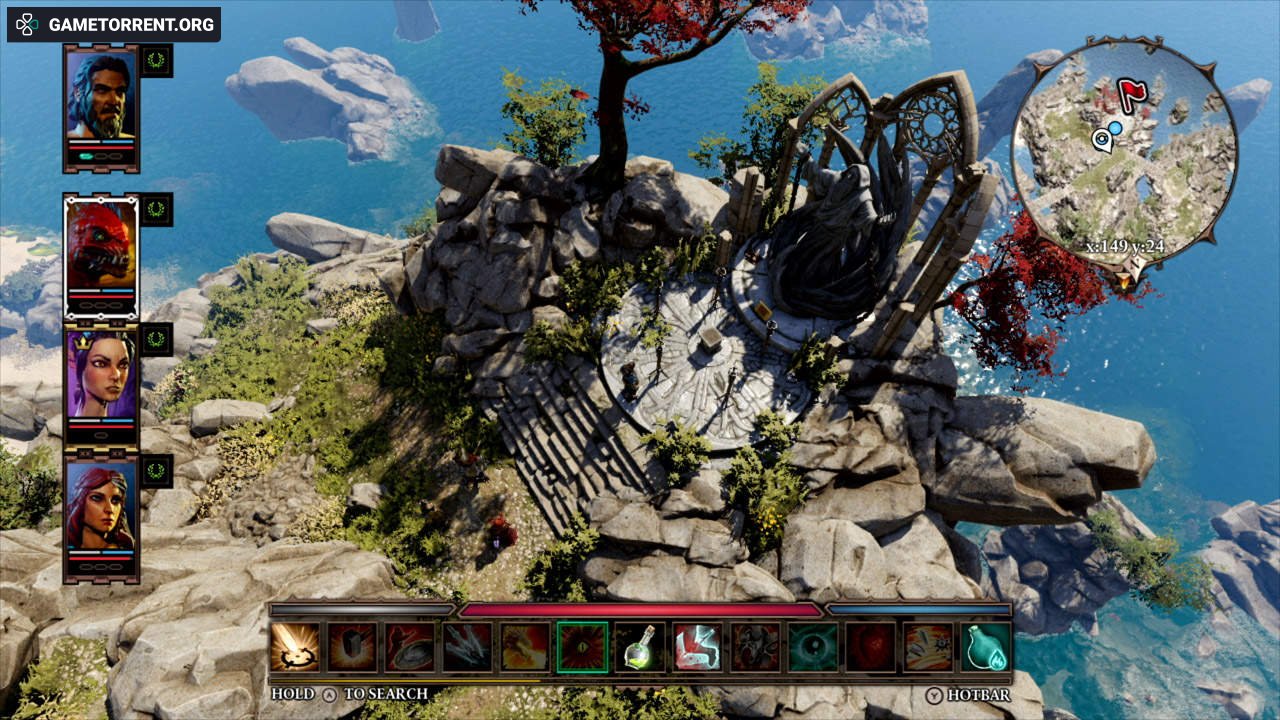Image resolution: width=1280 pixels, height=720 pixels.
Task: Click the GAMETORRENT.ORG watermark logo
Action: (x=114, y=24)
